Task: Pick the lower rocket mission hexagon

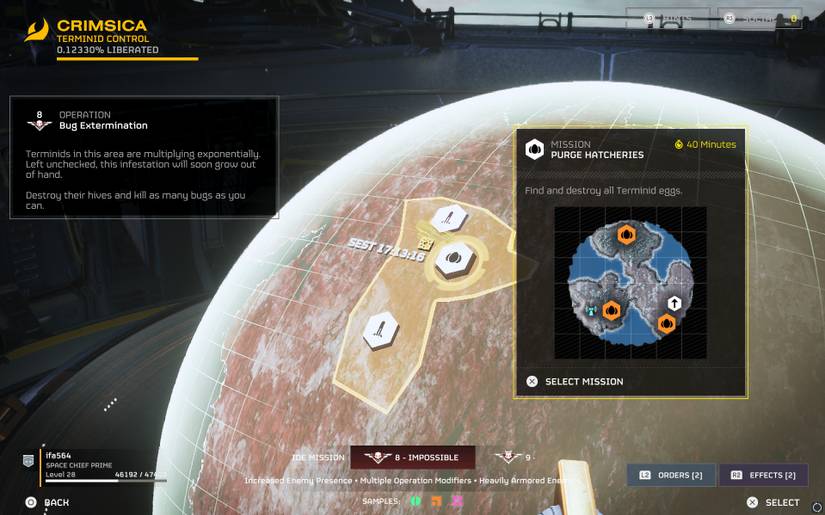Action: click(x=381, y=329)
